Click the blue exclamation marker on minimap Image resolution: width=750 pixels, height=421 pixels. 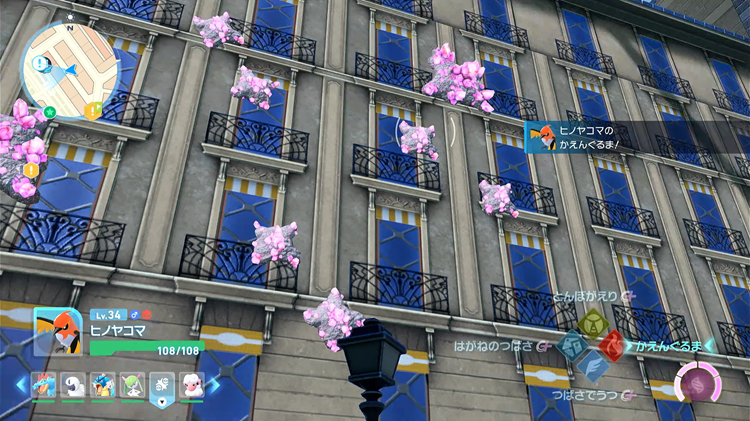38,64
